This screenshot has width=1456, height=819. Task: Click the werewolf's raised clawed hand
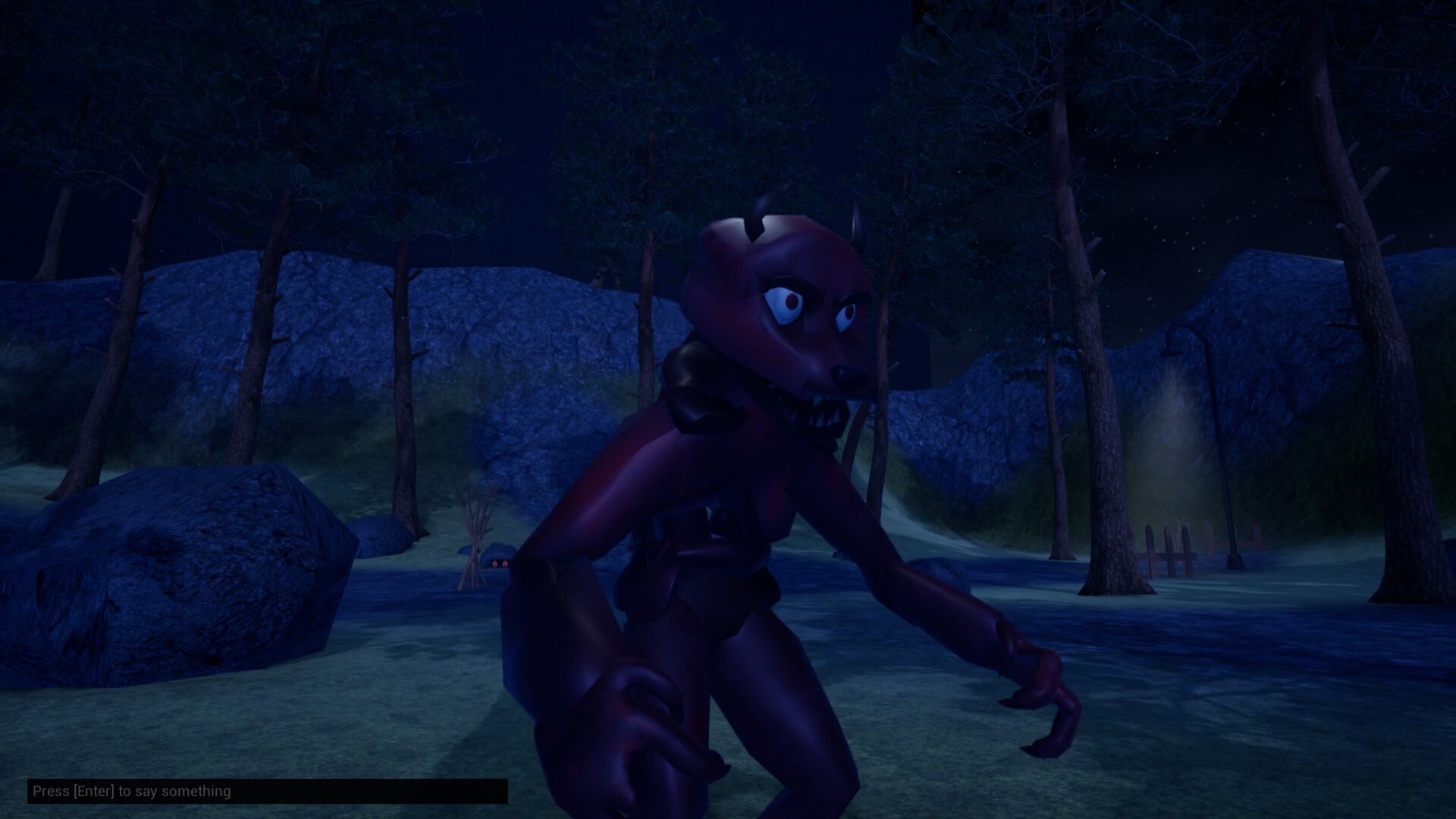(x=1039, y=682)
